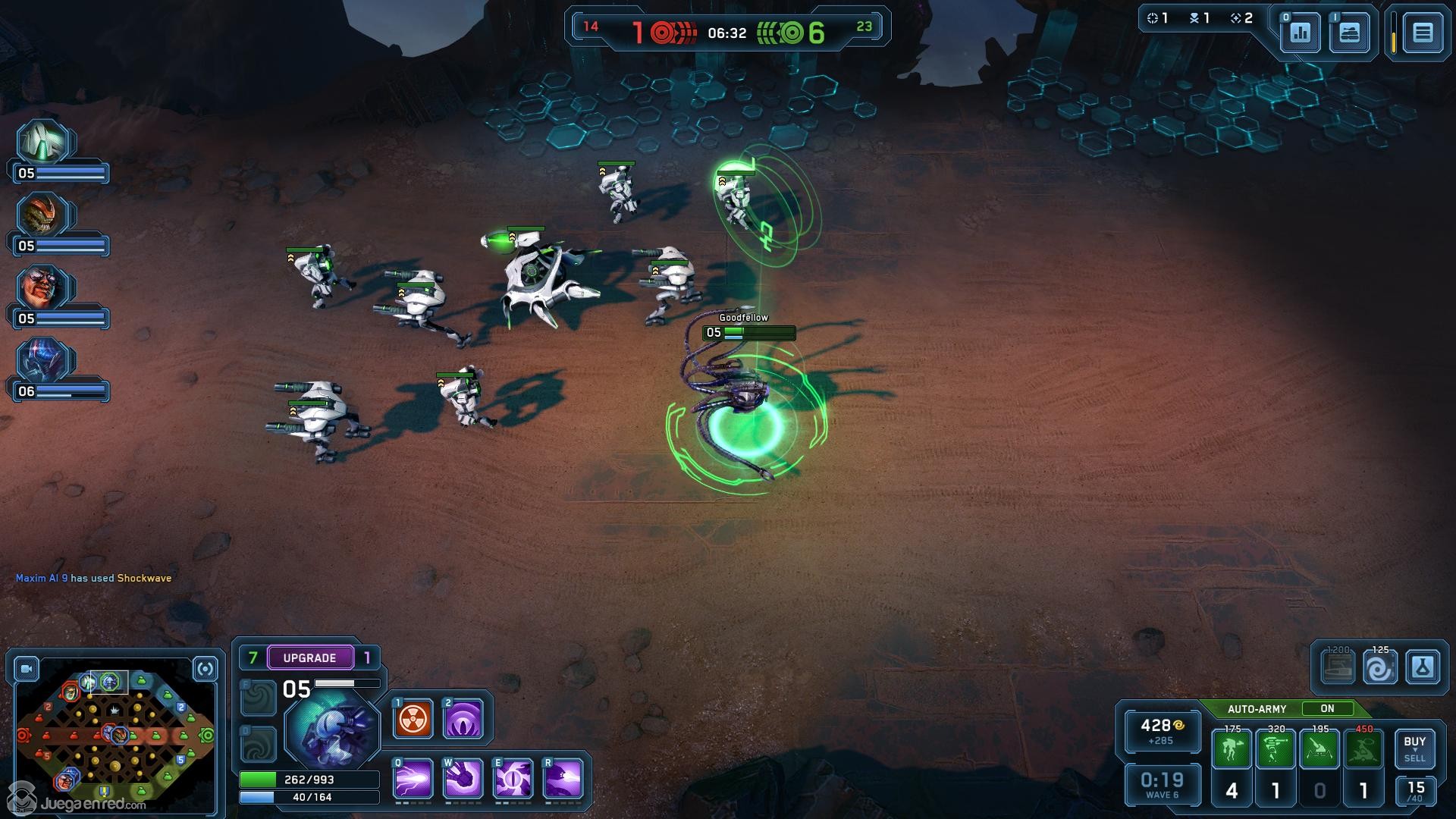The width and height of the screenshot is (1456, 819).
Task: Click the minimap ping signal button
Action: [205, 669]
